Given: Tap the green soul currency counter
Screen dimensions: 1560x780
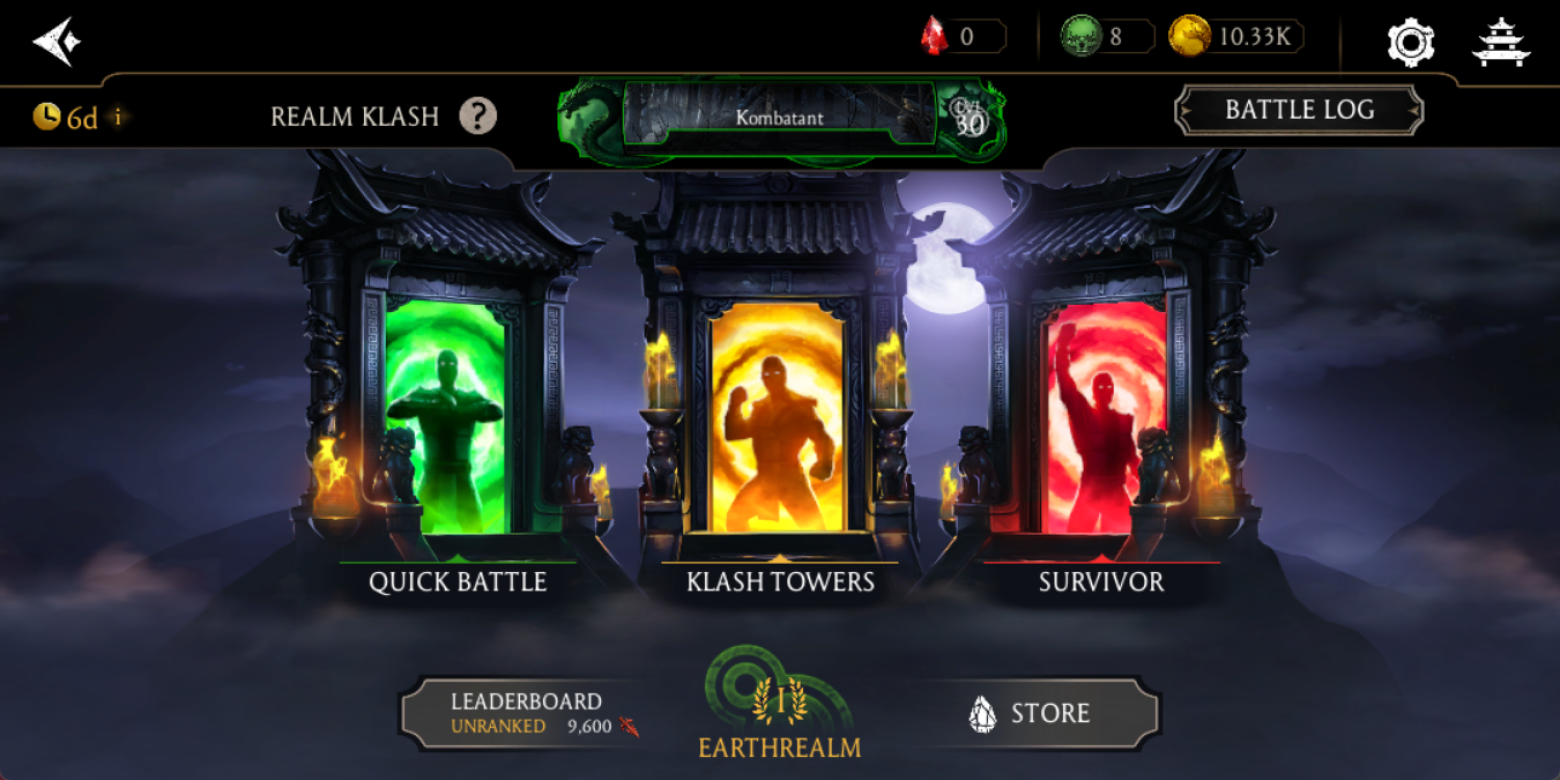Looking at the screenshot, I should [1107, 37].
